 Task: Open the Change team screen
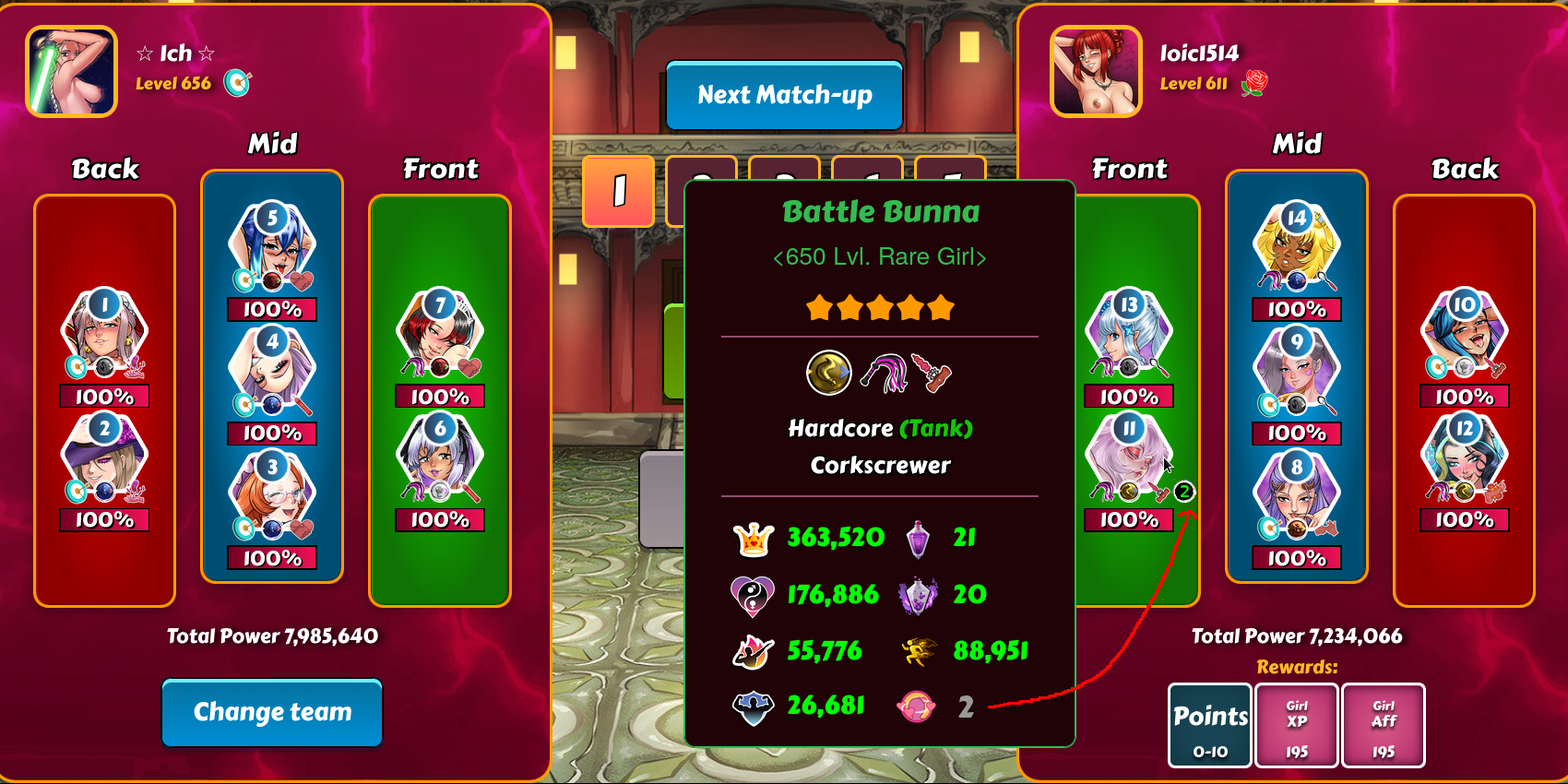272,712
